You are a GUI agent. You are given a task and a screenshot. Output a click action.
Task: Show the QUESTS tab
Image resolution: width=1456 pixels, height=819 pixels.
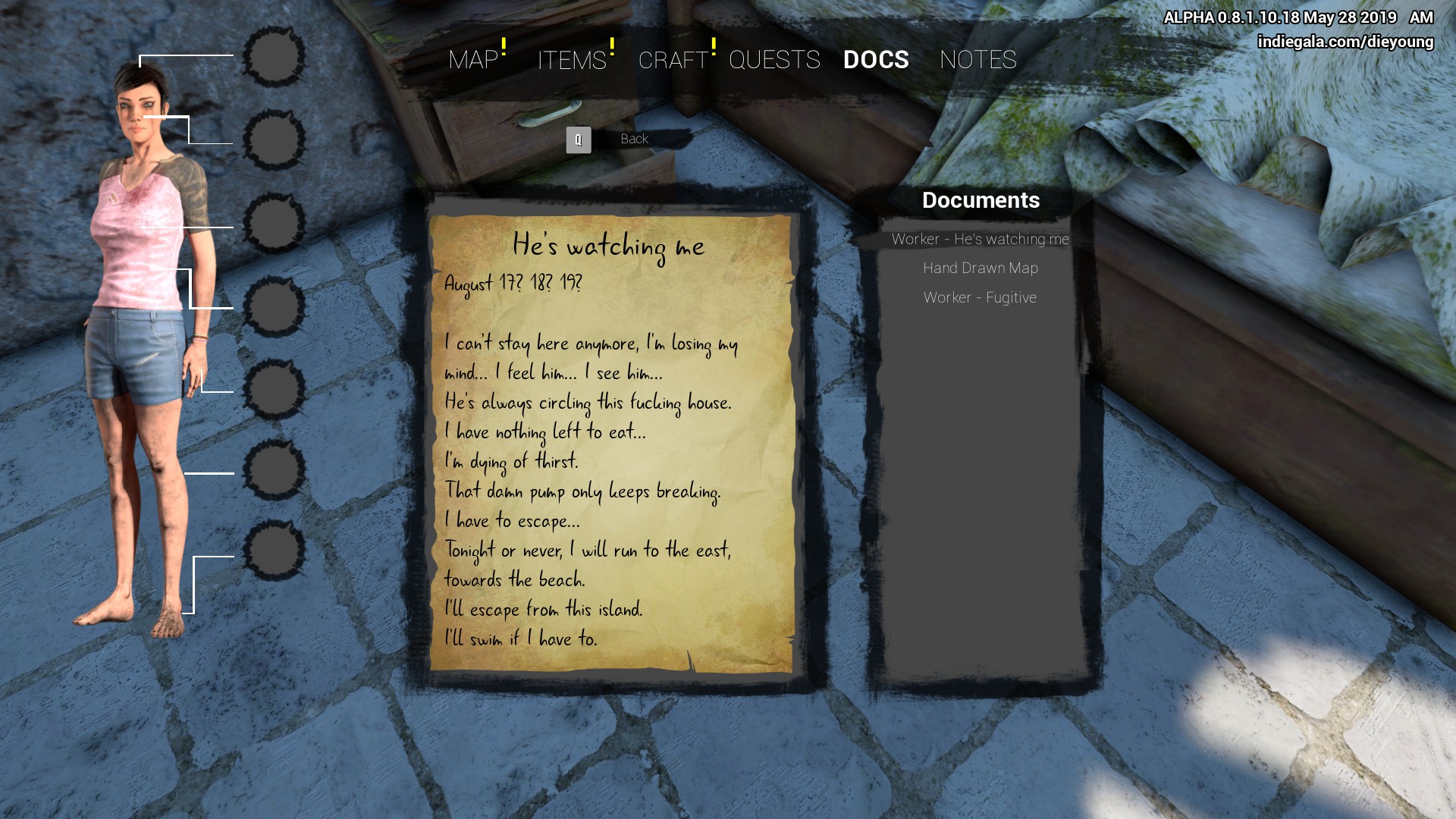pos(774,60)
